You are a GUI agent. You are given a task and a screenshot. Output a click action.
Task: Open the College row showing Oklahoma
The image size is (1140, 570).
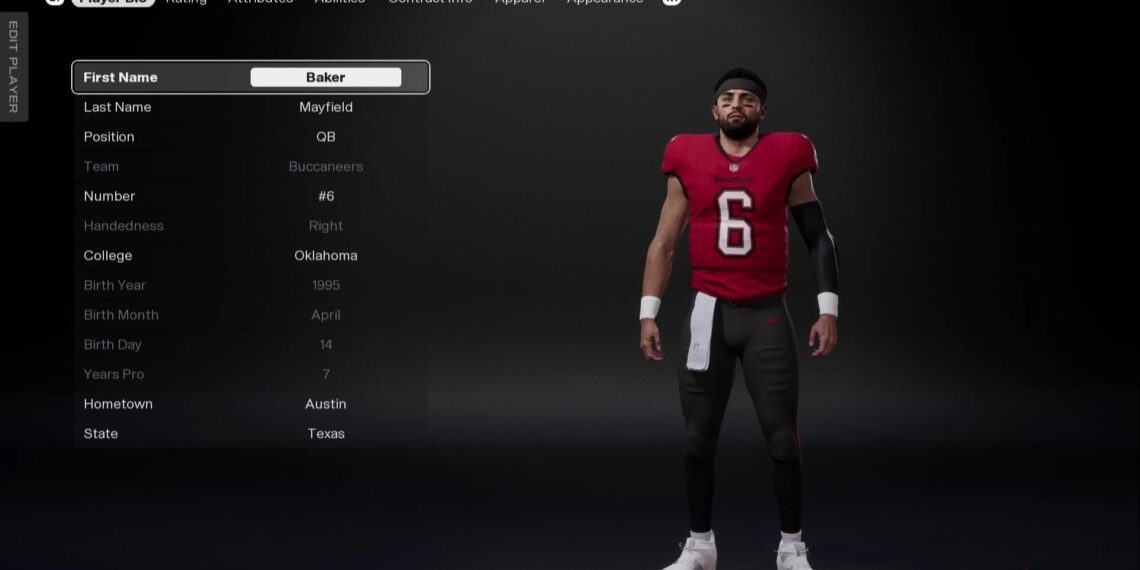[251, 255]
